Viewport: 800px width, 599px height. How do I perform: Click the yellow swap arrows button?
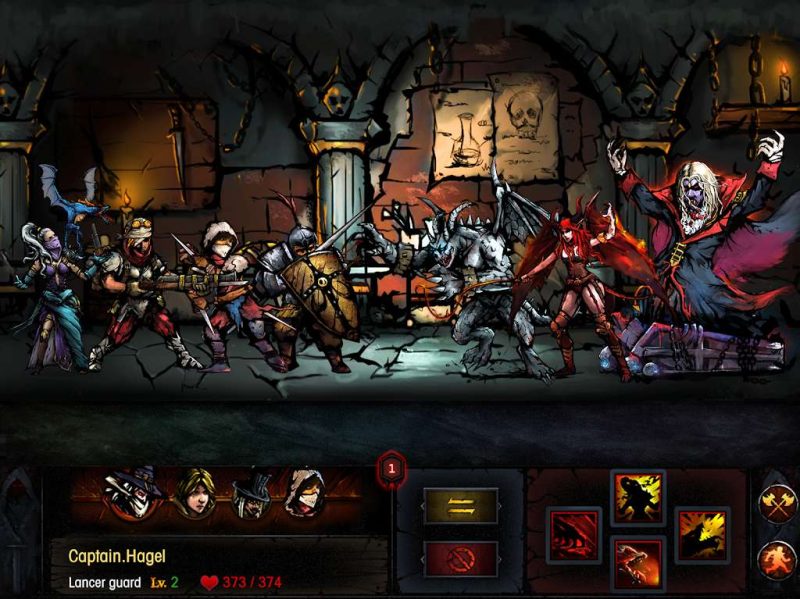click(459, 507)
